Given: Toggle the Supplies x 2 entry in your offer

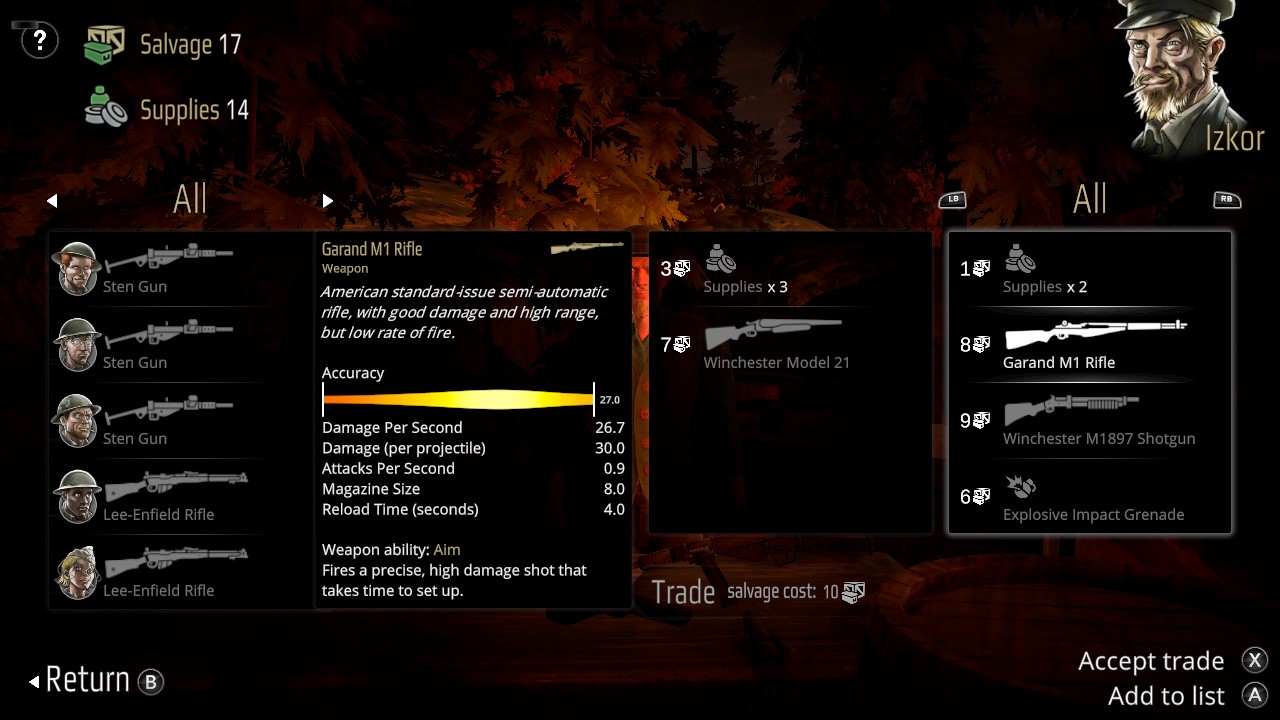Looking at the screenshot, I should pyautogui.click(x=1020, y=262).
